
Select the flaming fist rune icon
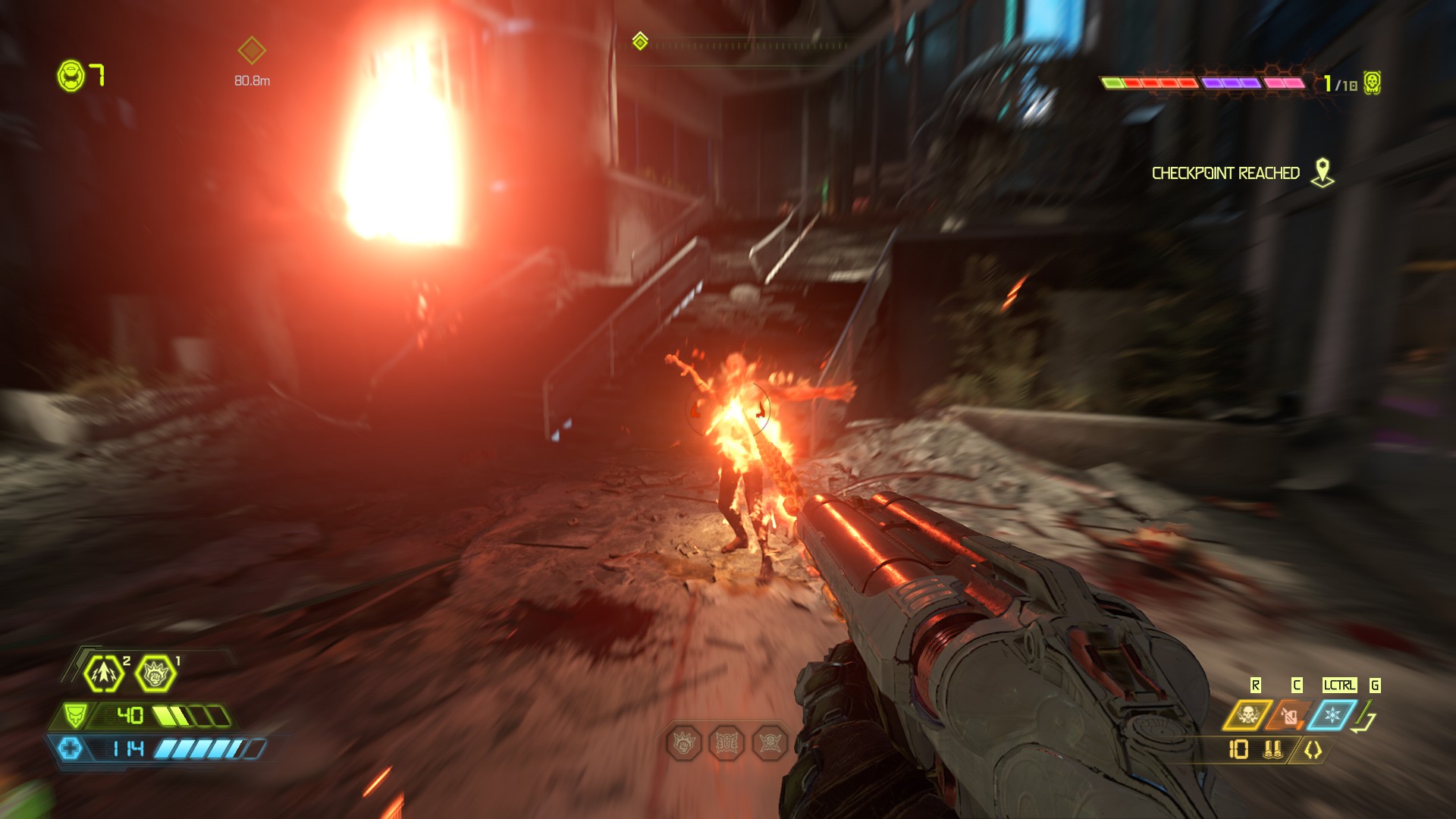[x=684, y=743]
